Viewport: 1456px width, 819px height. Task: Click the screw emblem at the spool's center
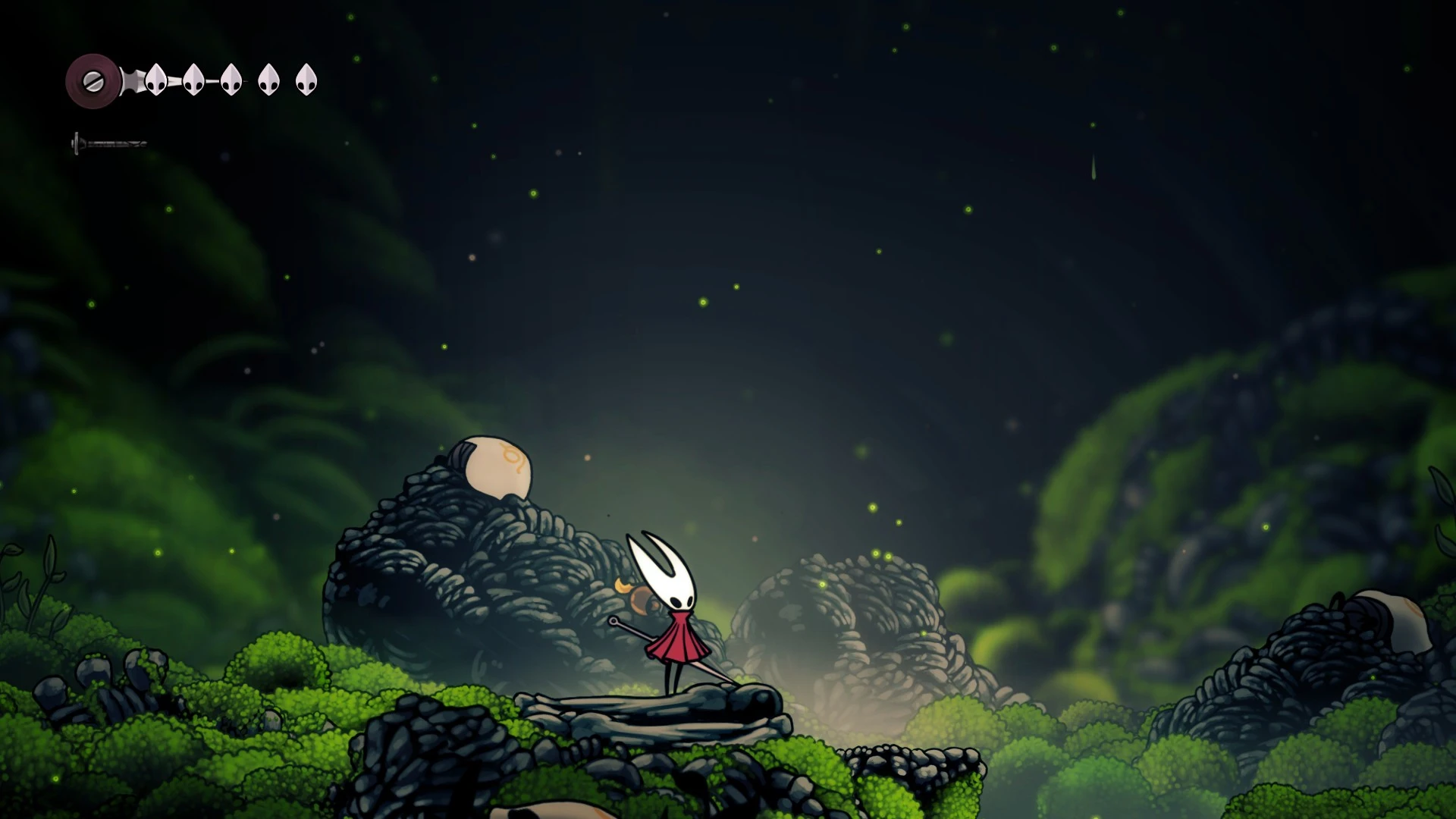tap(93, 81)
